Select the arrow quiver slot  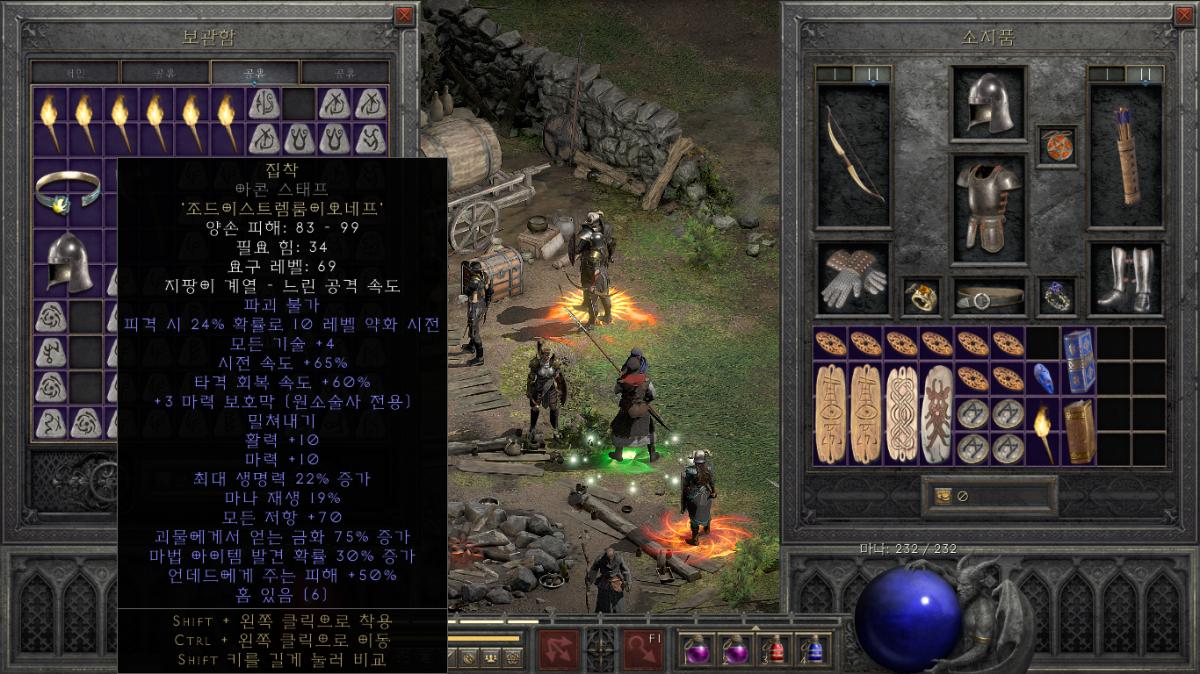[1126, 154]
